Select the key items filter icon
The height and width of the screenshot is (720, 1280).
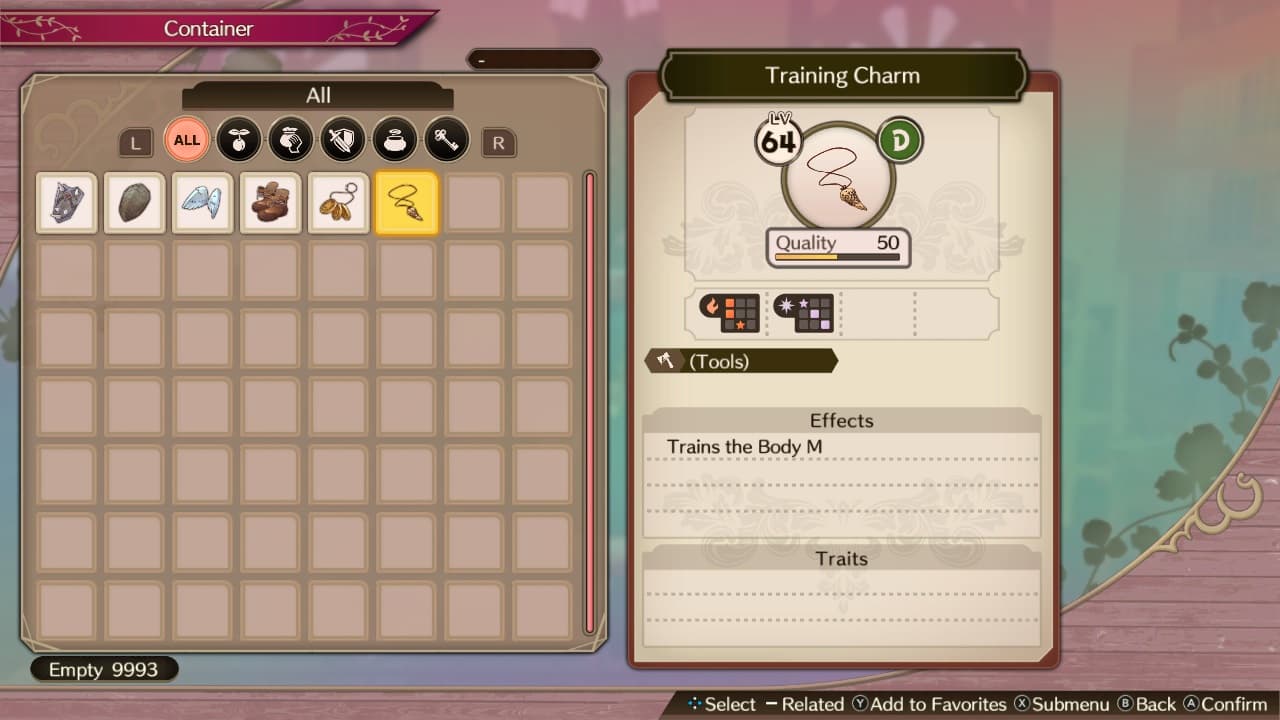(446, 140)
